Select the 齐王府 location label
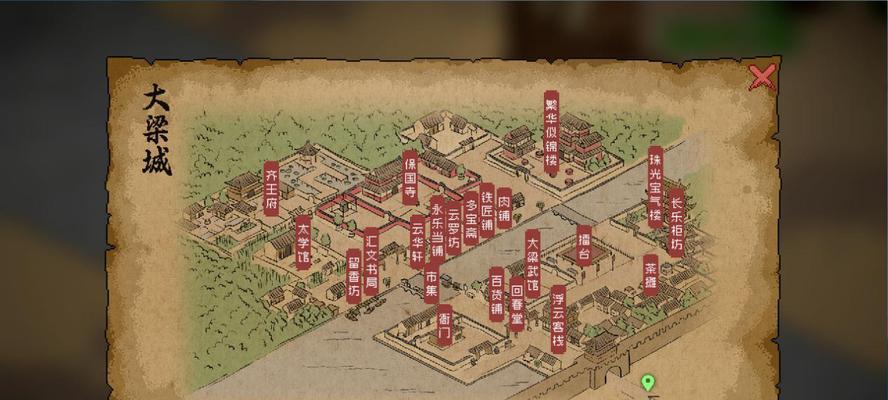 point(271,187)
